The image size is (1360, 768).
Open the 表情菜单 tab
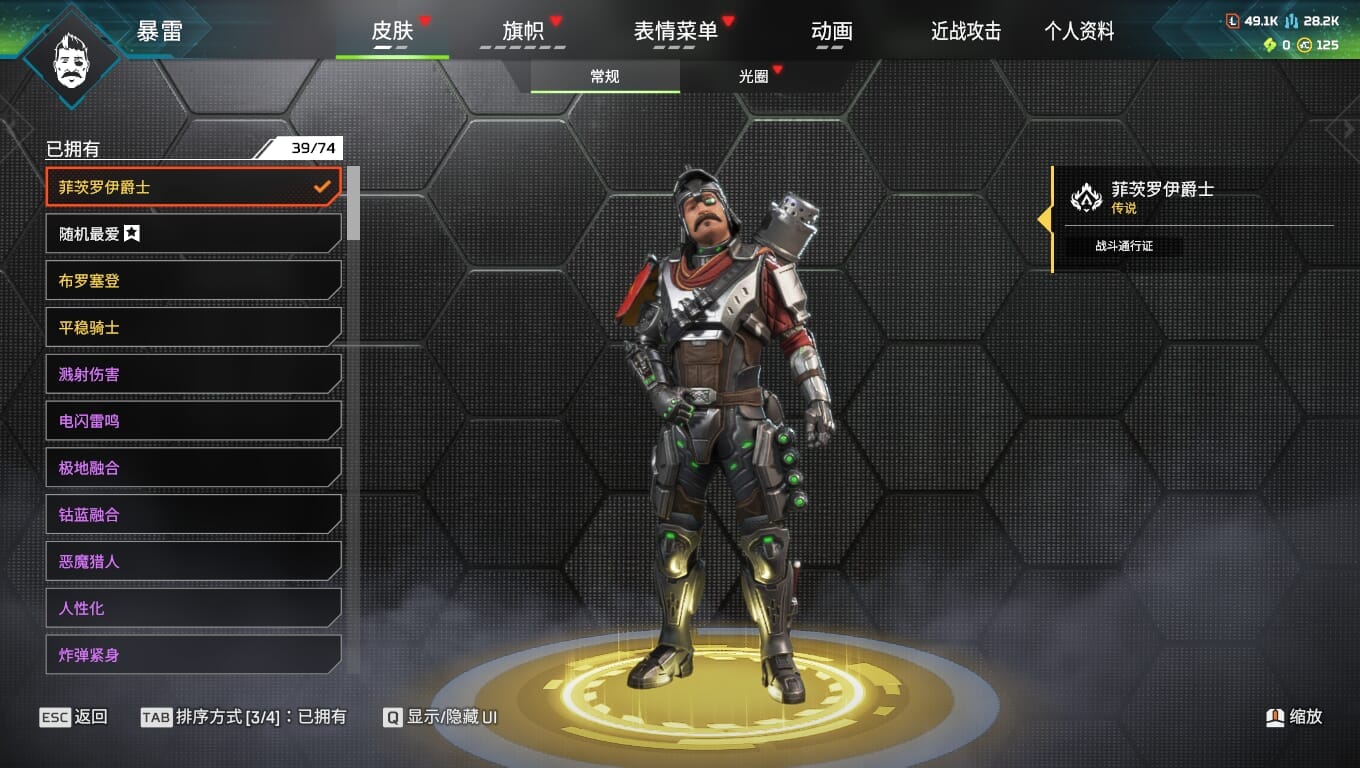click(x=676, y=31)
